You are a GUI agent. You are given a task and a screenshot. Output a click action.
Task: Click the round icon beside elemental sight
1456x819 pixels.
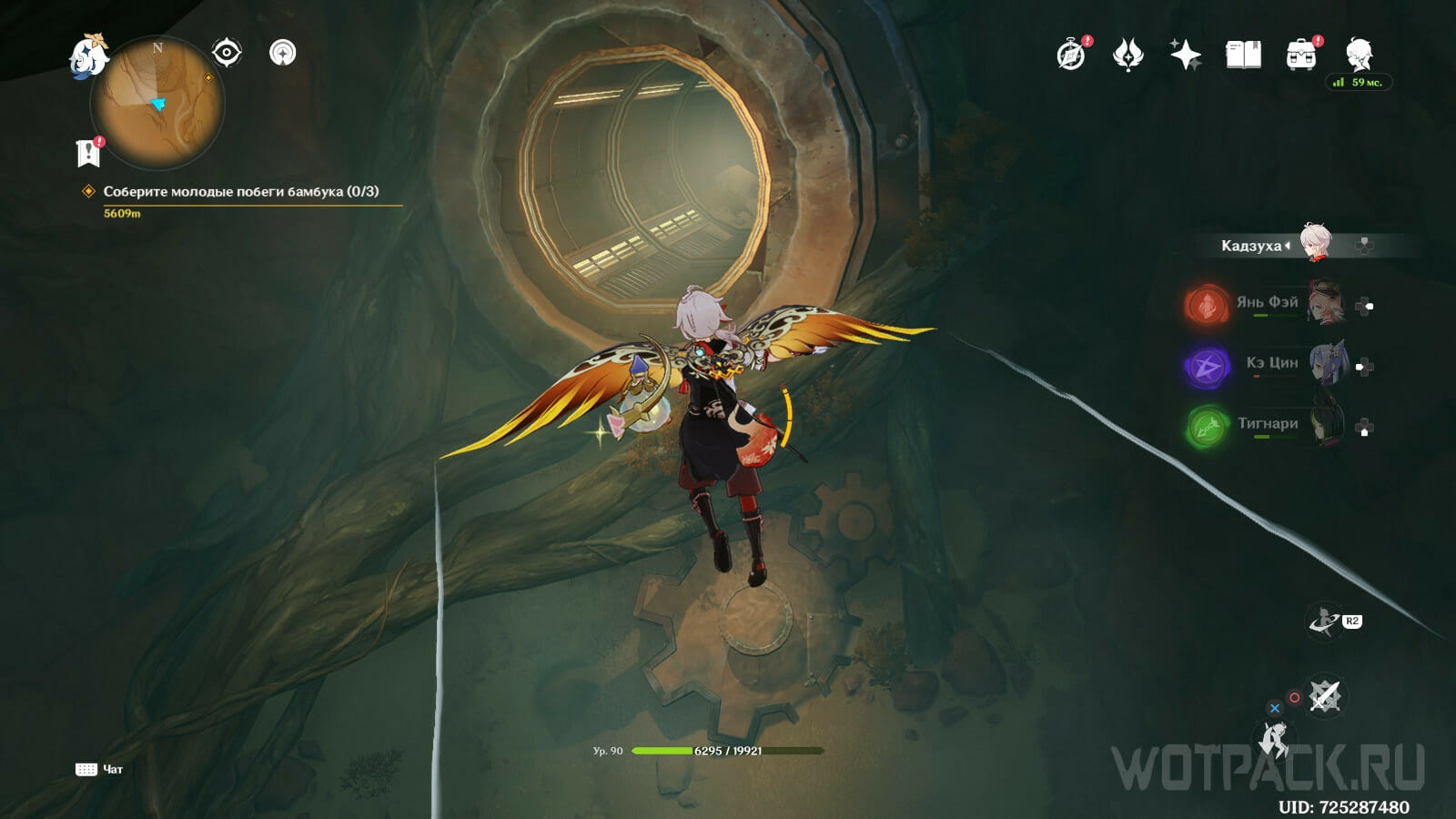pos(283,53)
